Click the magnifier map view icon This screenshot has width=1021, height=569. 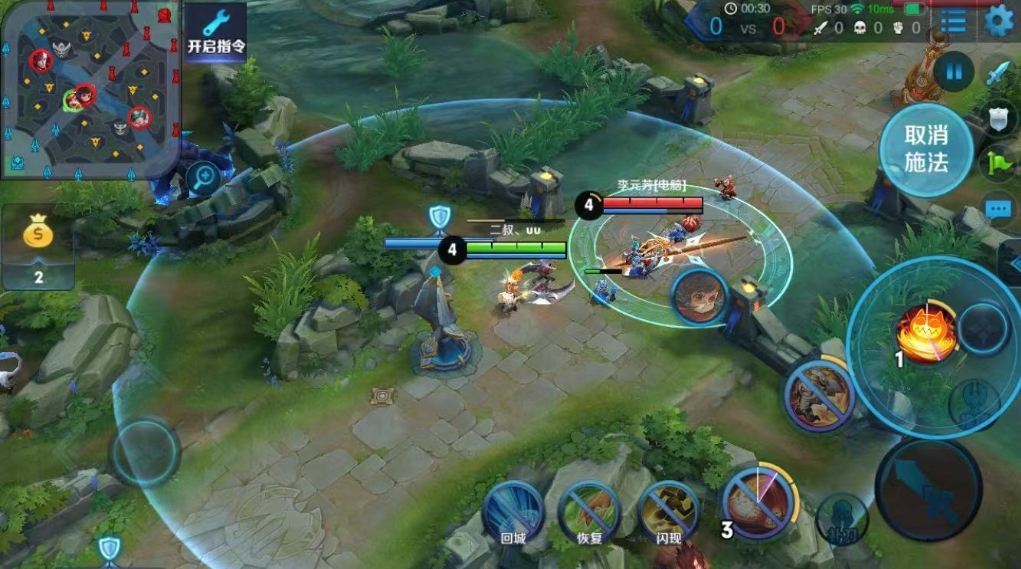(x=203, y=179)
